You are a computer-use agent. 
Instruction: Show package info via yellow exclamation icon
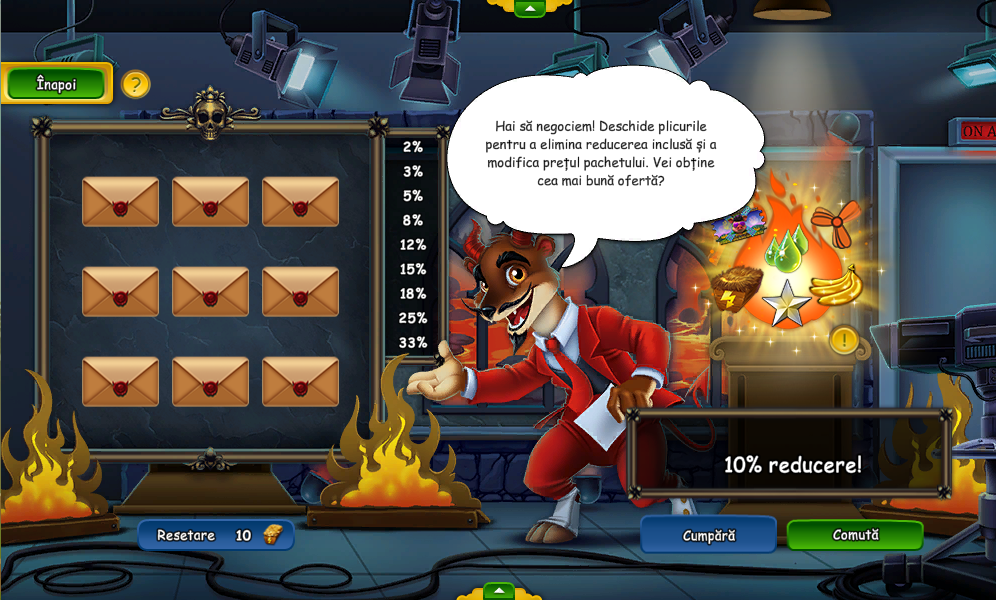point(844,340)
